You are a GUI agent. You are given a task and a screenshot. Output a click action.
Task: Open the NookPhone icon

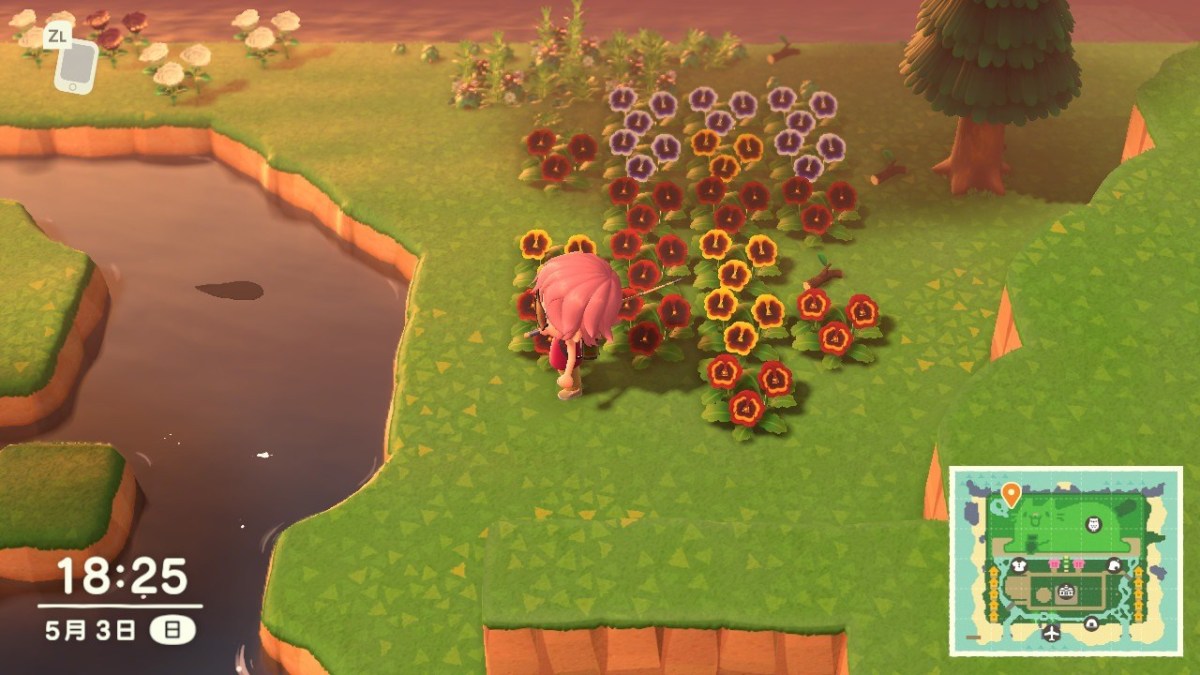[76, 65]
